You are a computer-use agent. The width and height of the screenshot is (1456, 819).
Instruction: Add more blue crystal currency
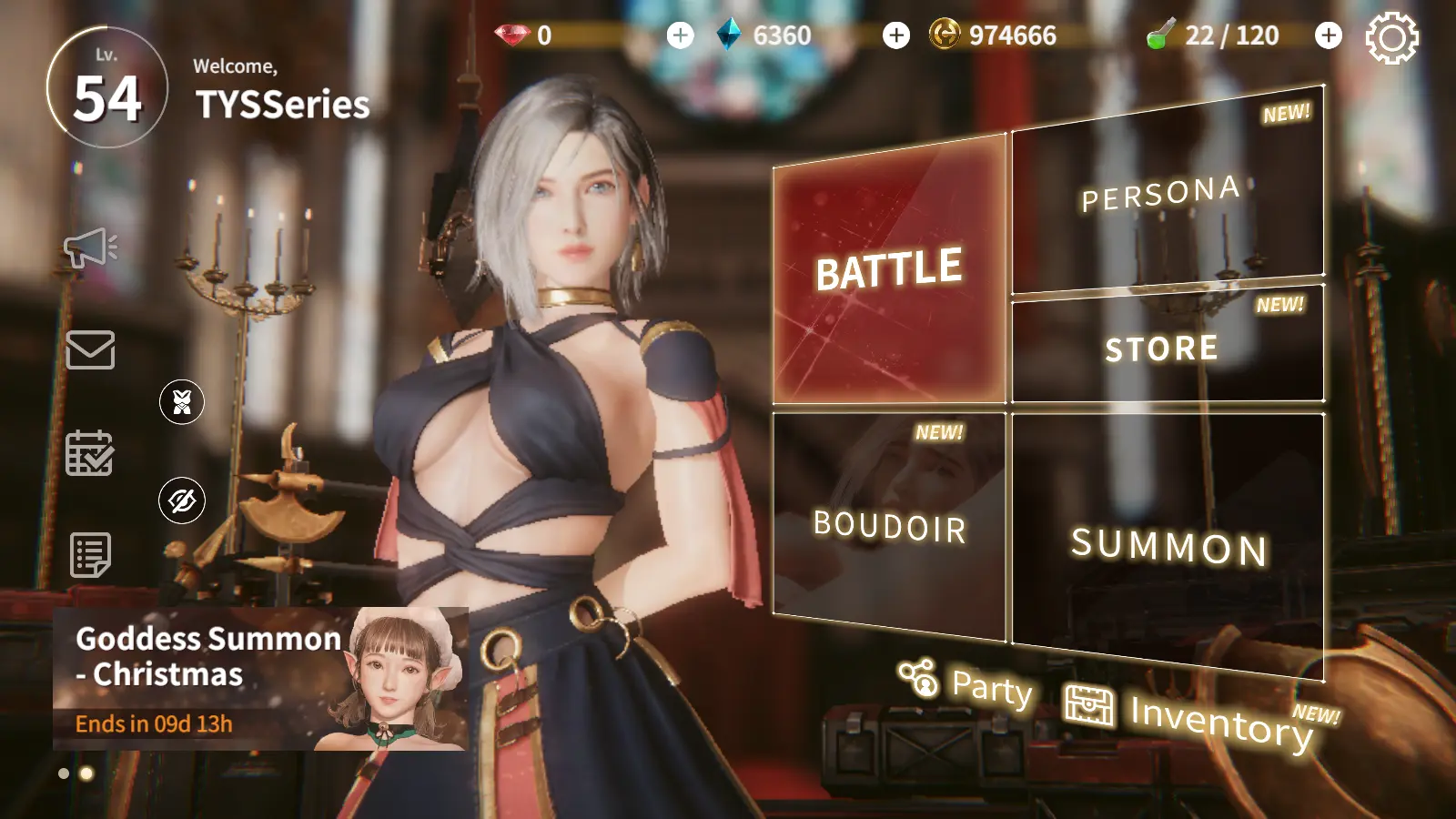(896, 35)
